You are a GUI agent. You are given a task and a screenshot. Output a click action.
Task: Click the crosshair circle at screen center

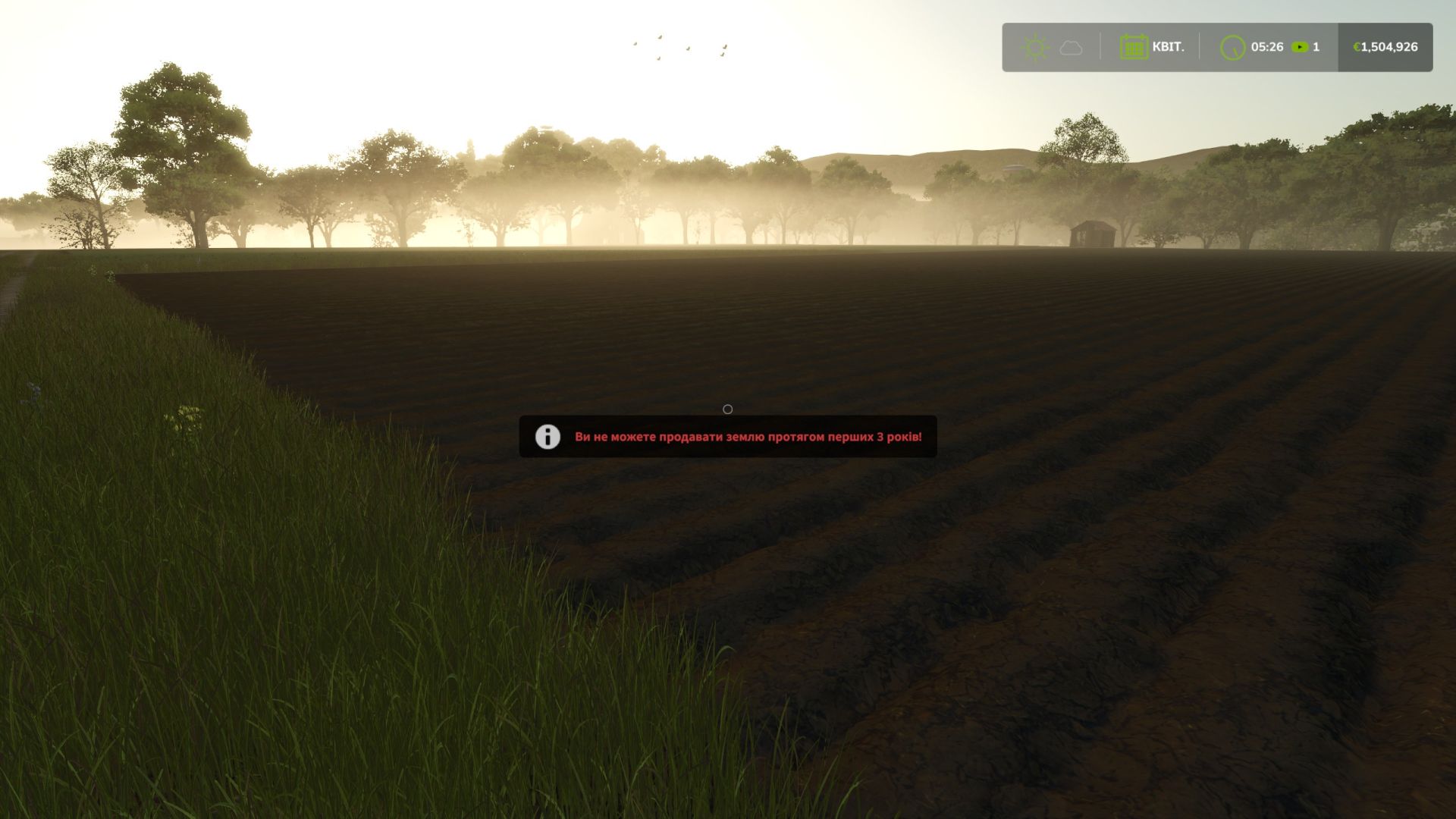point(728,409)
